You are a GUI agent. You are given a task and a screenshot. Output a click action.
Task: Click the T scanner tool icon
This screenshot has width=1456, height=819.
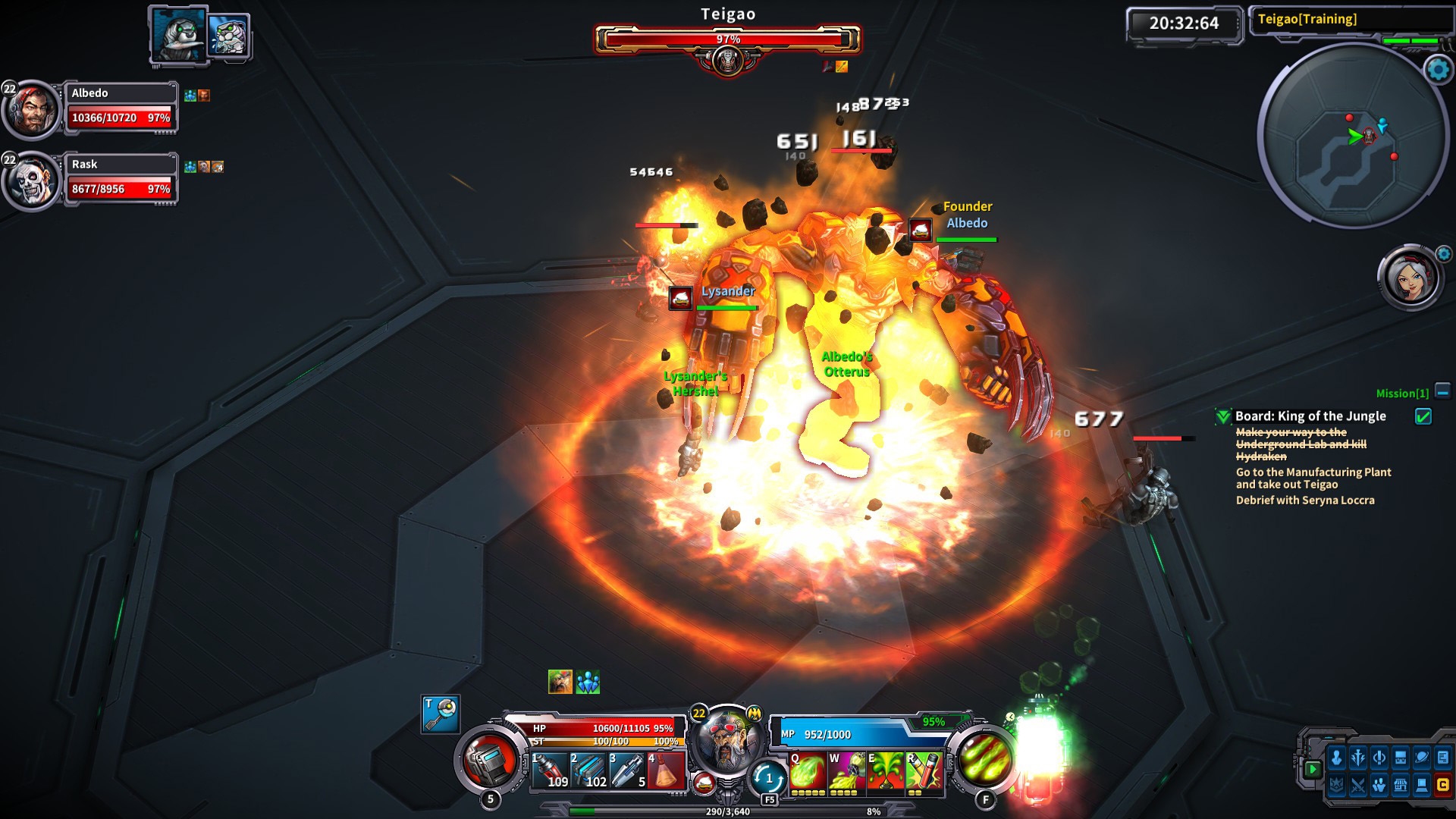point(441,714)
